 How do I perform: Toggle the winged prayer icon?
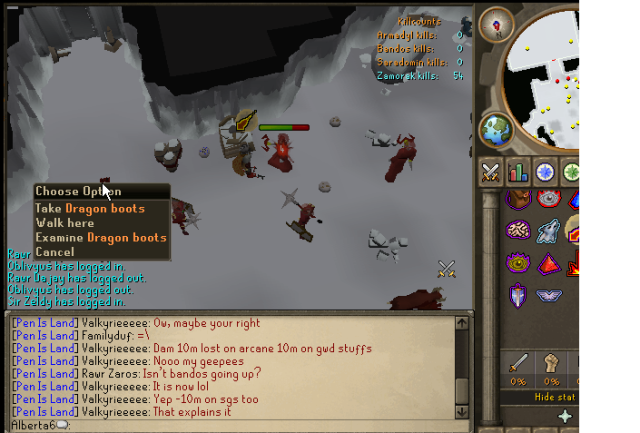point(549,296)
